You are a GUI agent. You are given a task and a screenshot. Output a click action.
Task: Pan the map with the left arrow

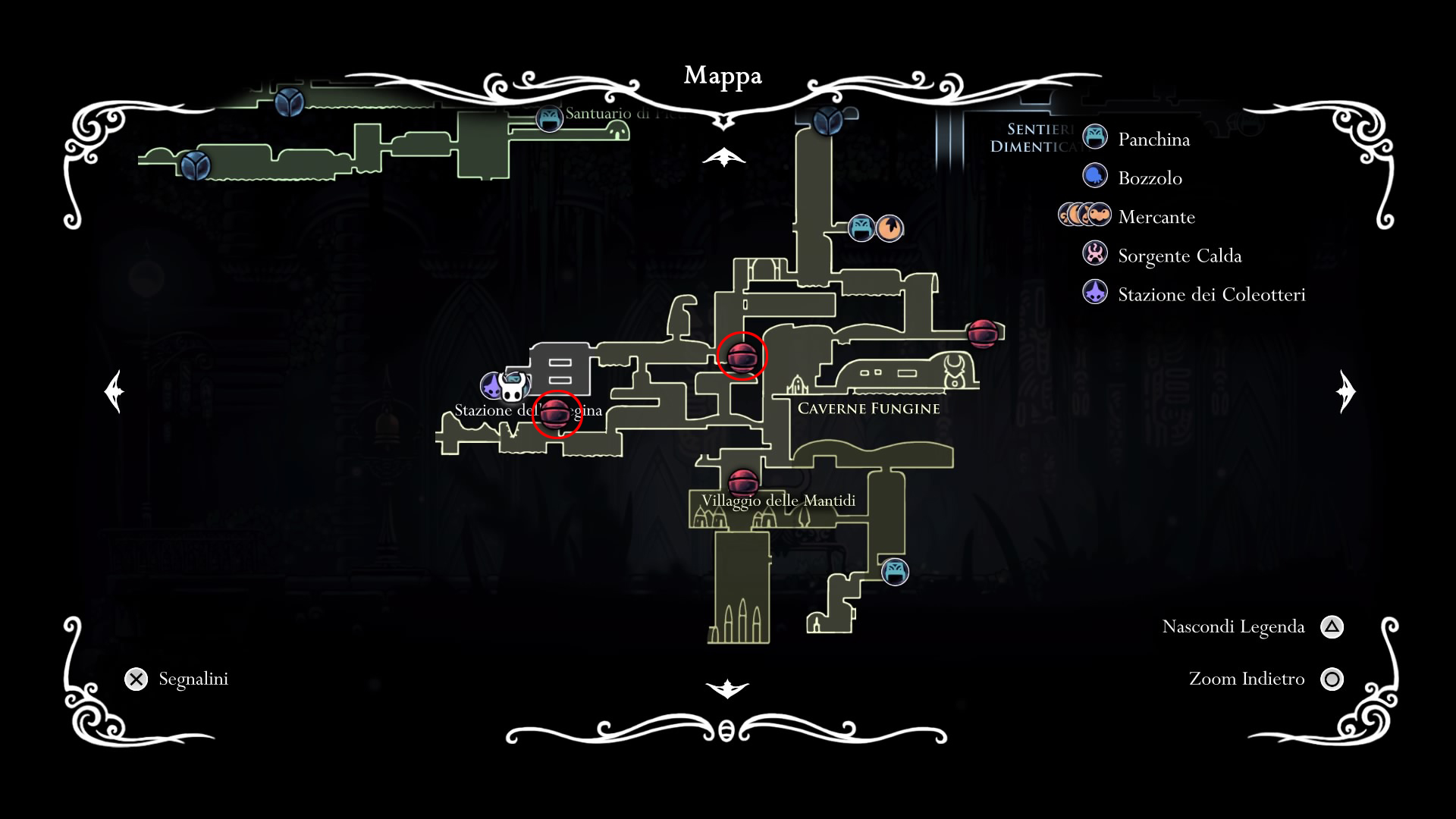point(115,391)
